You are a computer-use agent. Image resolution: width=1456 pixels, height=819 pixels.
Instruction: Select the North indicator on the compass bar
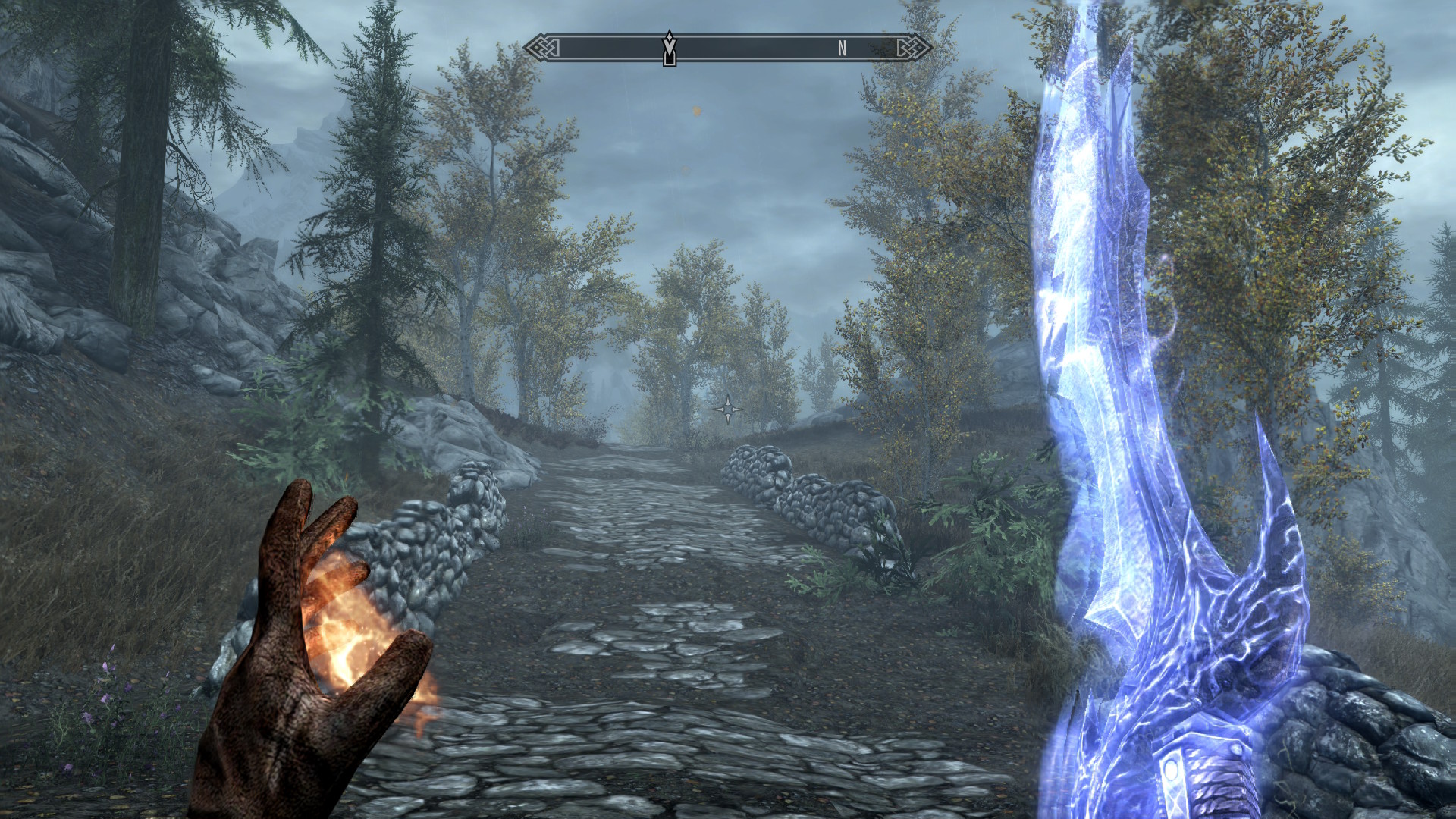tap(842, 49)
